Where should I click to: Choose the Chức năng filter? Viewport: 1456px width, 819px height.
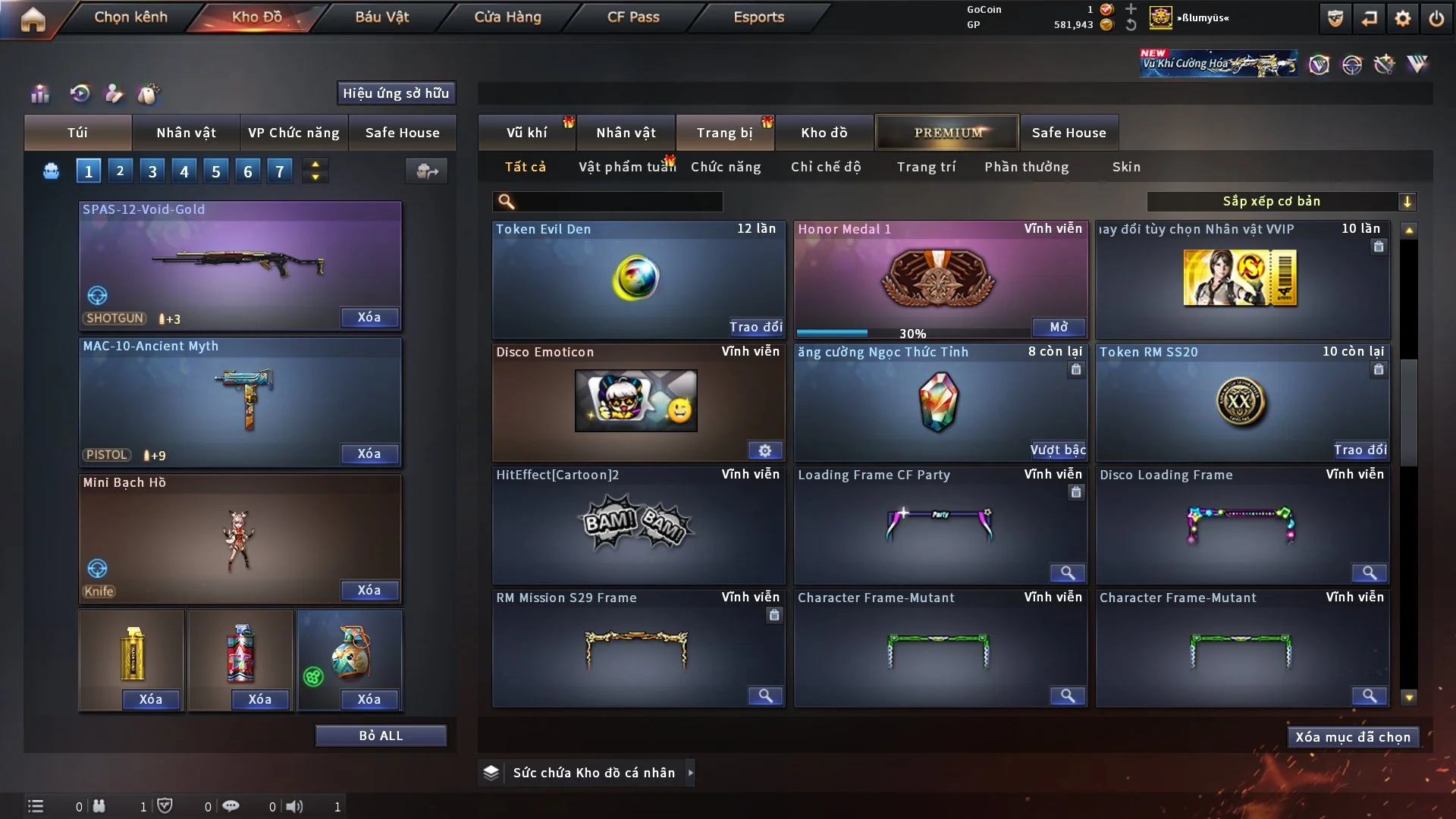[725, 167]
